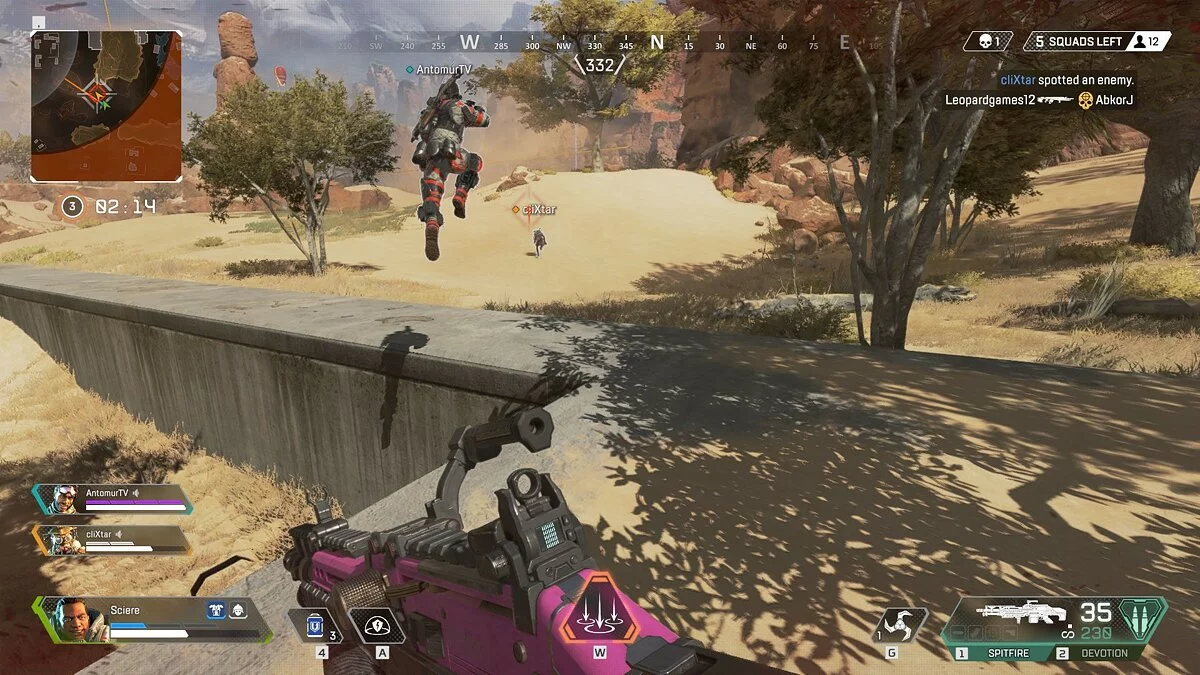Select the Arc Star grenade slot

click(899, 626)
